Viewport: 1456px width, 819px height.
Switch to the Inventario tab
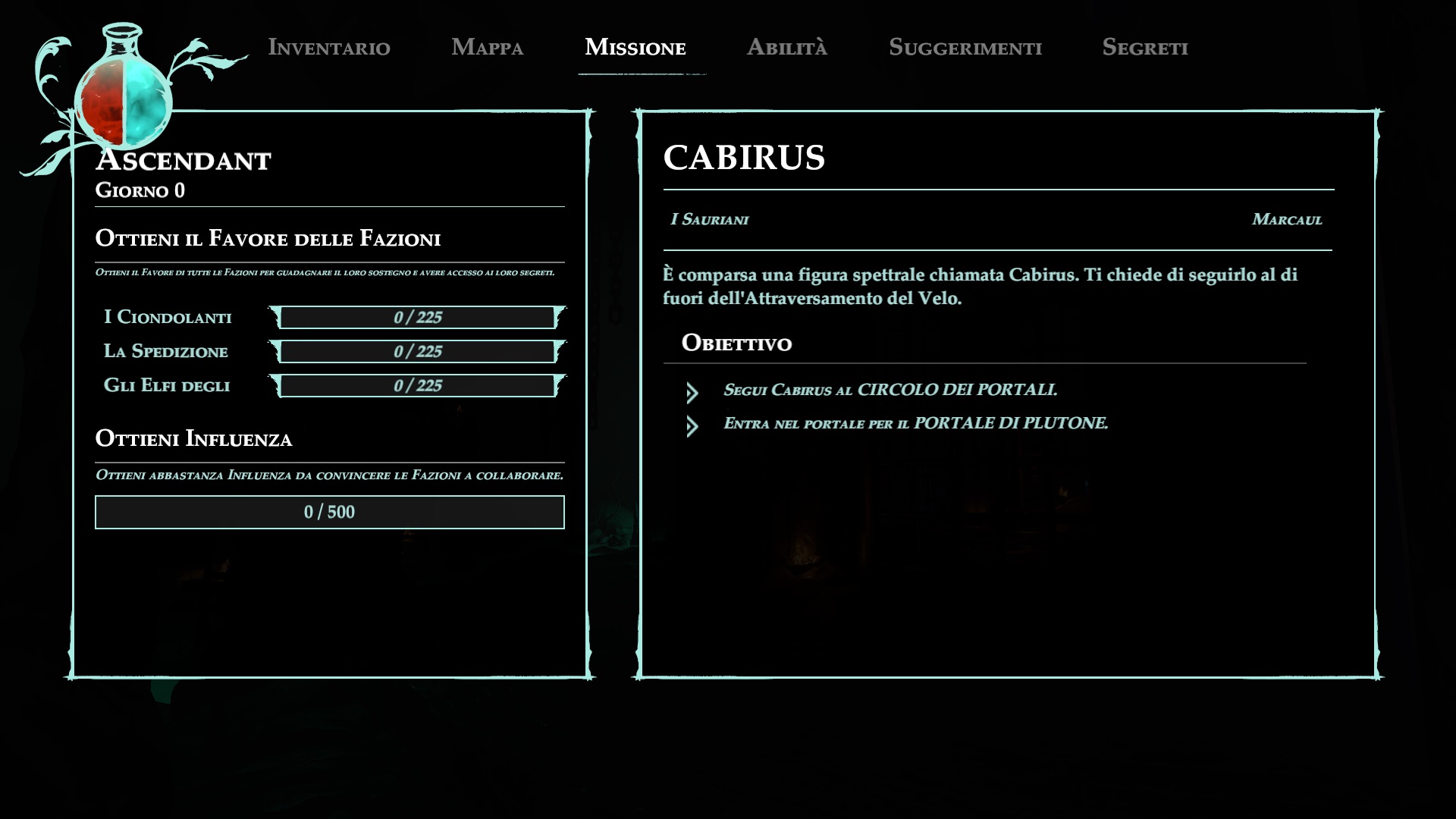tap(329, 47)
